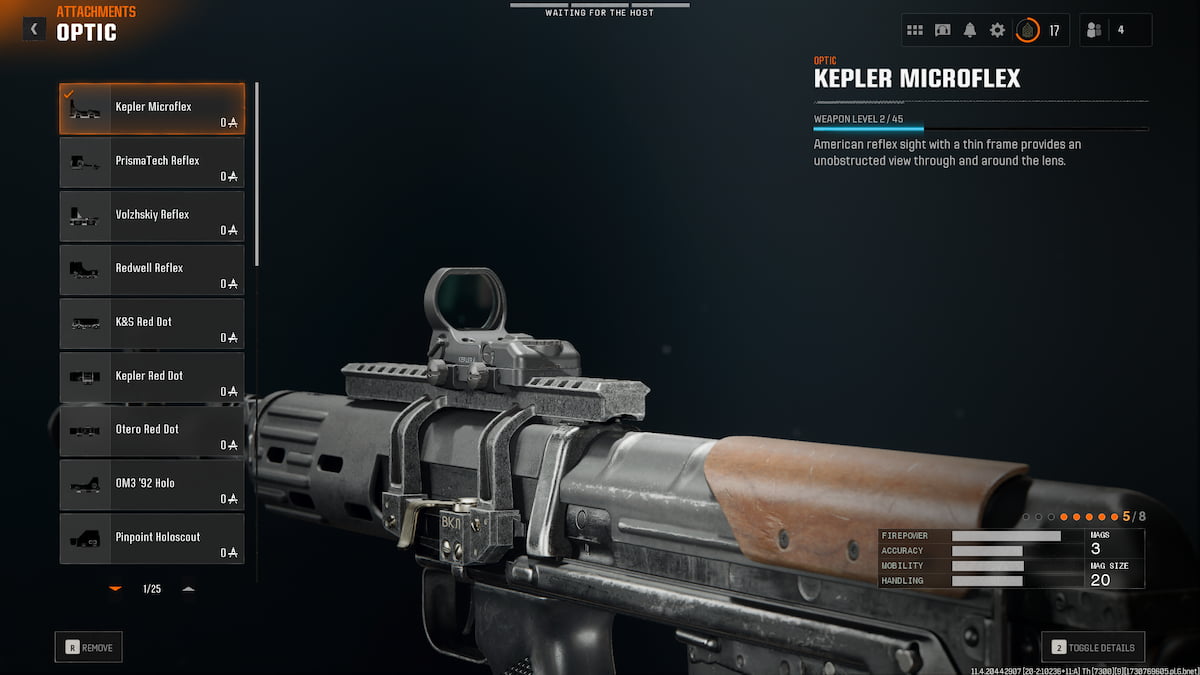The image size is (1200, 675).
Task: Select the OM3 '92 Holo sight
Action: pyautogui.click(x=152, y=486)
